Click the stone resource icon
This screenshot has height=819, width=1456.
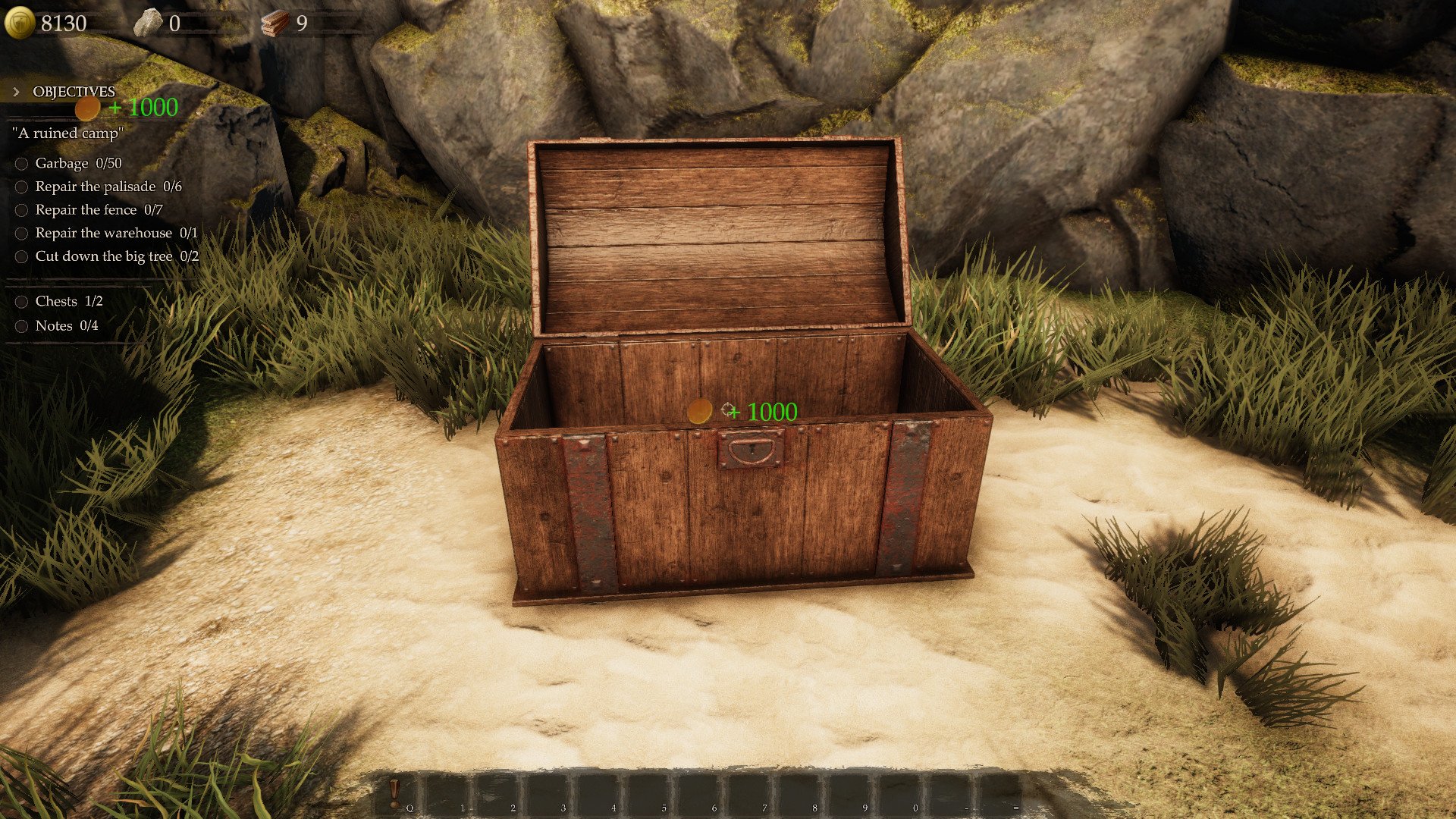tap(147, 24)
